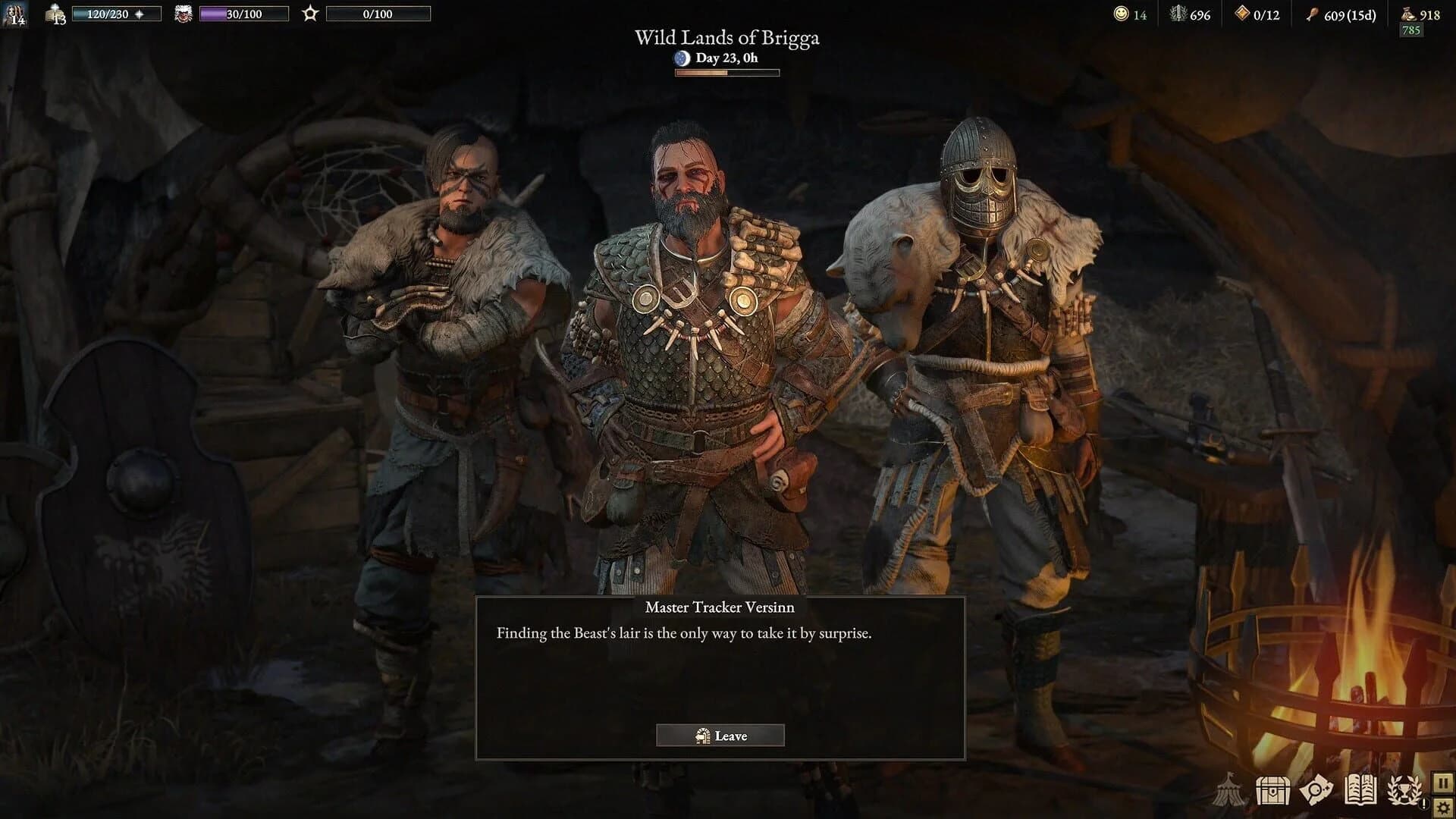Click the Wild Lands of Brigga title

point(727,37)
